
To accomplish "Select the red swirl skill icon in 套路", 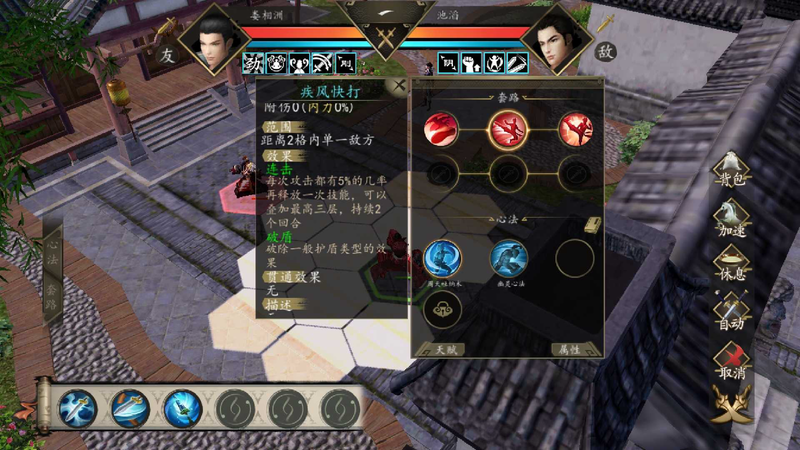I will [441, 129].
